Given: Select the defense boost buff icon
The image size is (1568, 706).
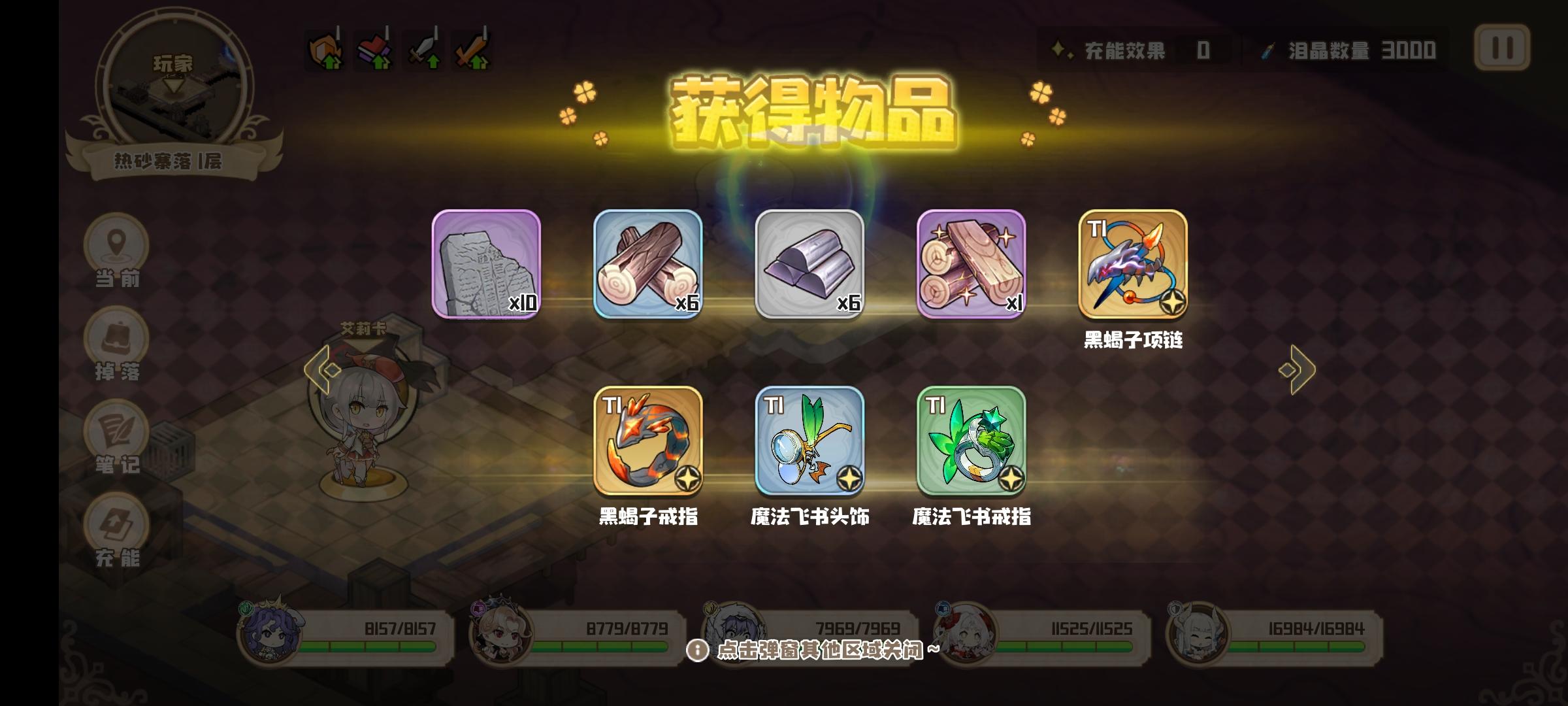Looking at the screenshot, I should [325, 49].
